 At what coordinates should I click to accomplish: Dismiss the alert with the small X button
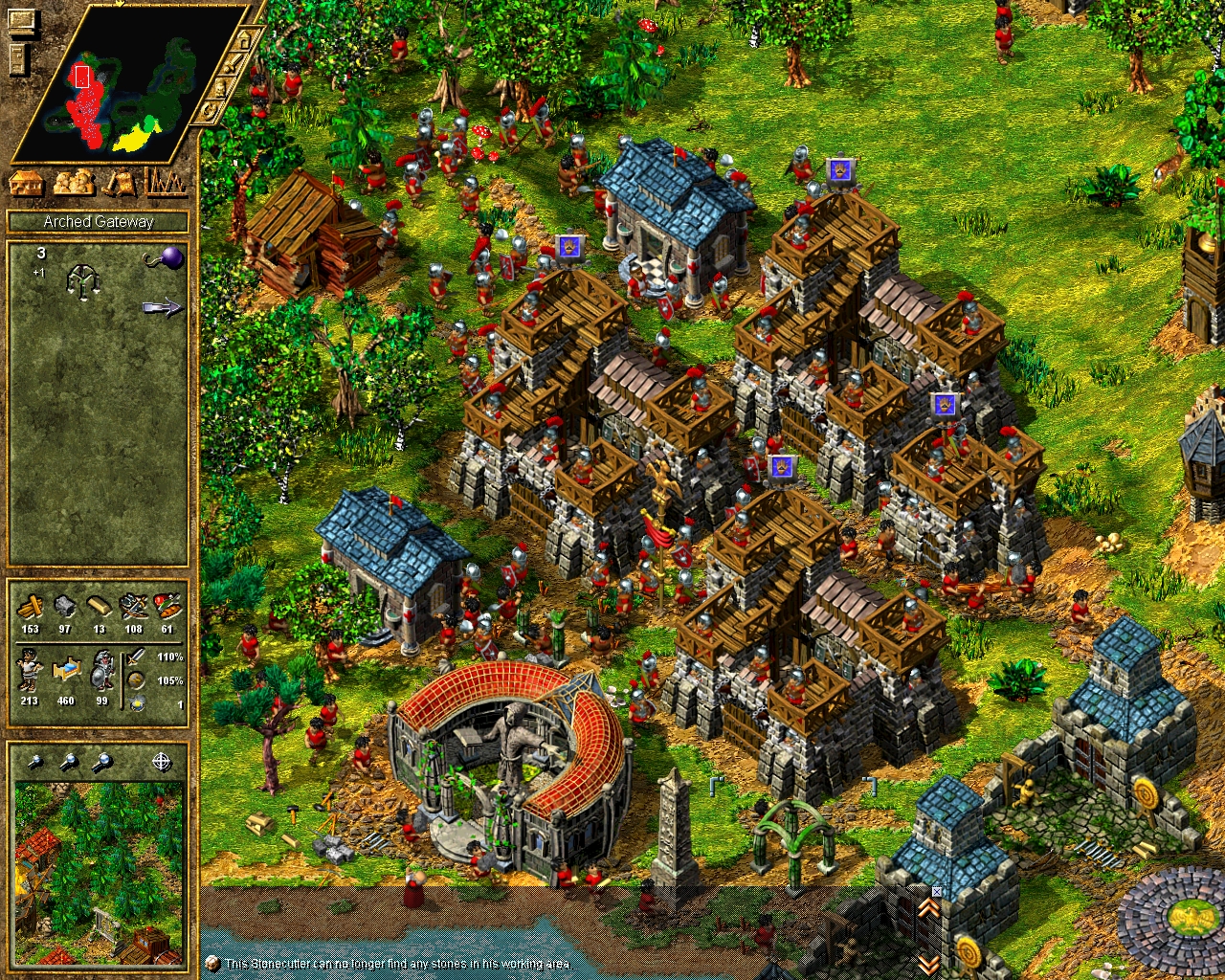point(937,891)
